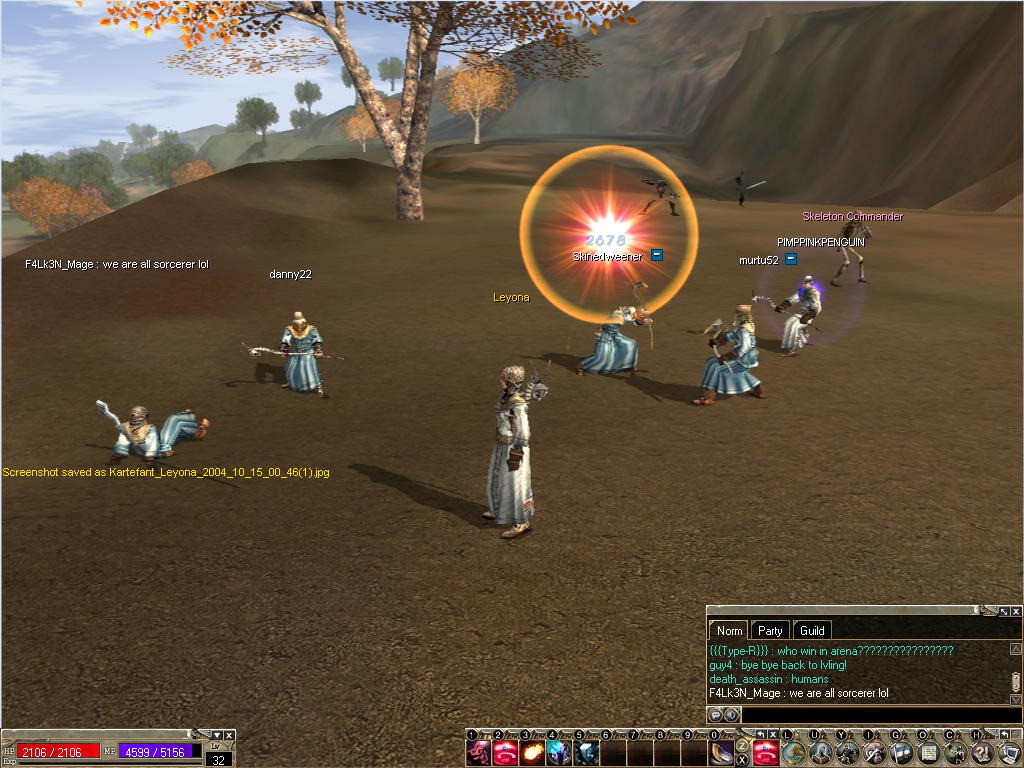Close the HP/MP status panel
Screen dimensions: 1024x768
point(229,735)
